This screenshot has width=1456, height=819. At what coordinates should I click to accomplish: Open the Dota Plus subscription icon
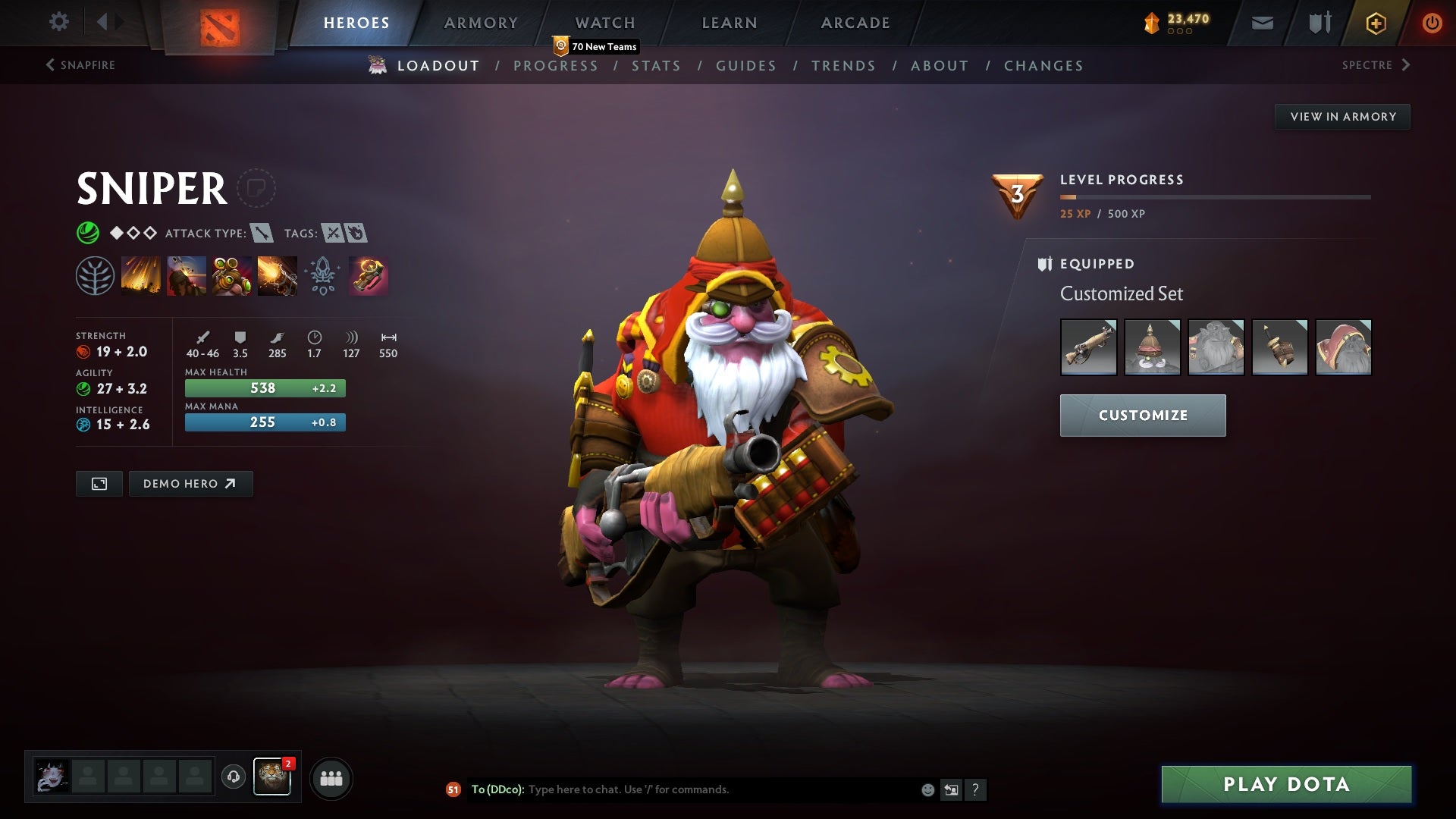click(x=1375, y=23)
